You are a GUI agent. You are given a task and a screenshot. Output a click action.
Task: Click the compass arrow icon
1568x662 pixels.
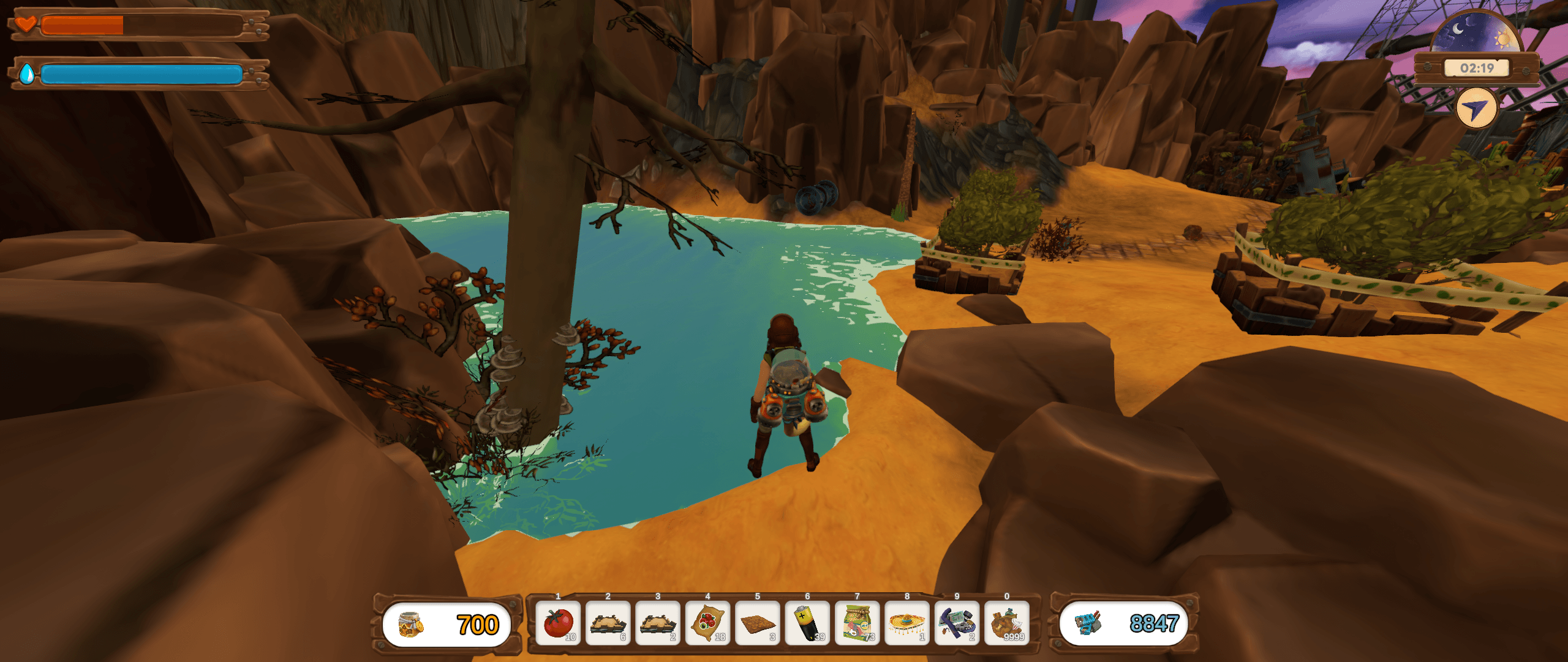1476,109
